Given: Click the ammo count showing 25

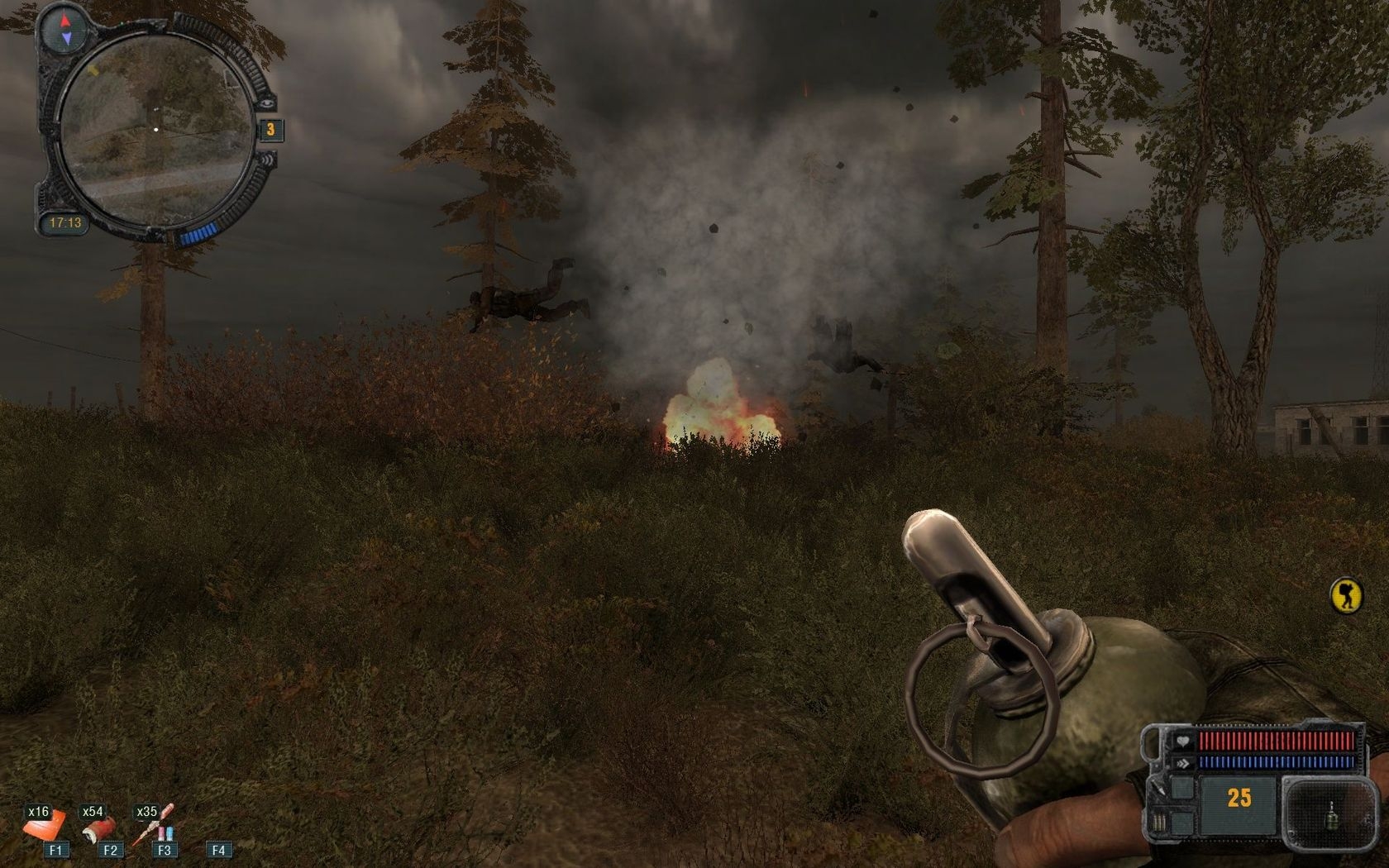Looking at the screenshot, I should tap(1239, 797).
